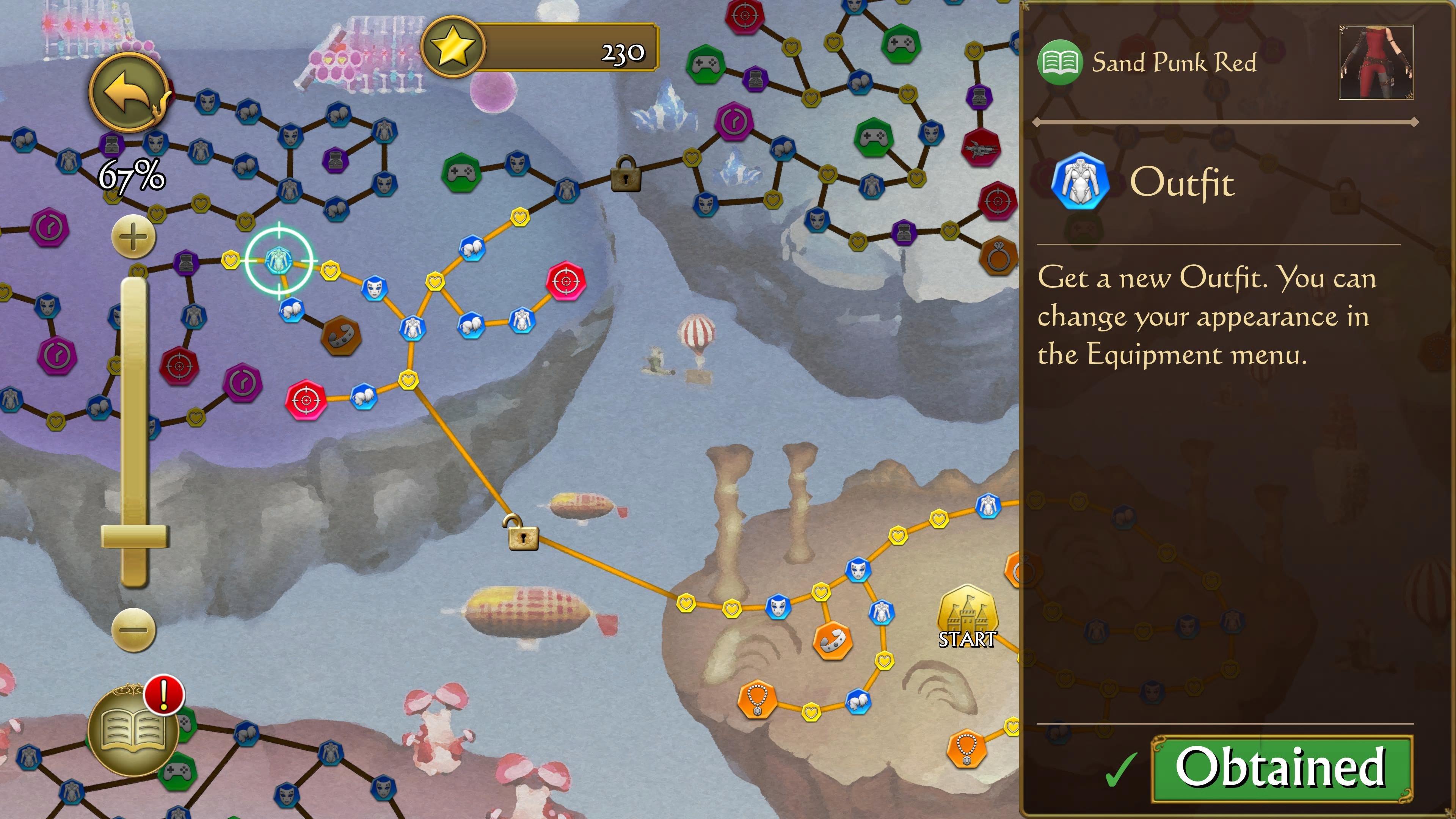1456x819 pixels.
Task: Click the green Obtained button
Action: 1281,768
